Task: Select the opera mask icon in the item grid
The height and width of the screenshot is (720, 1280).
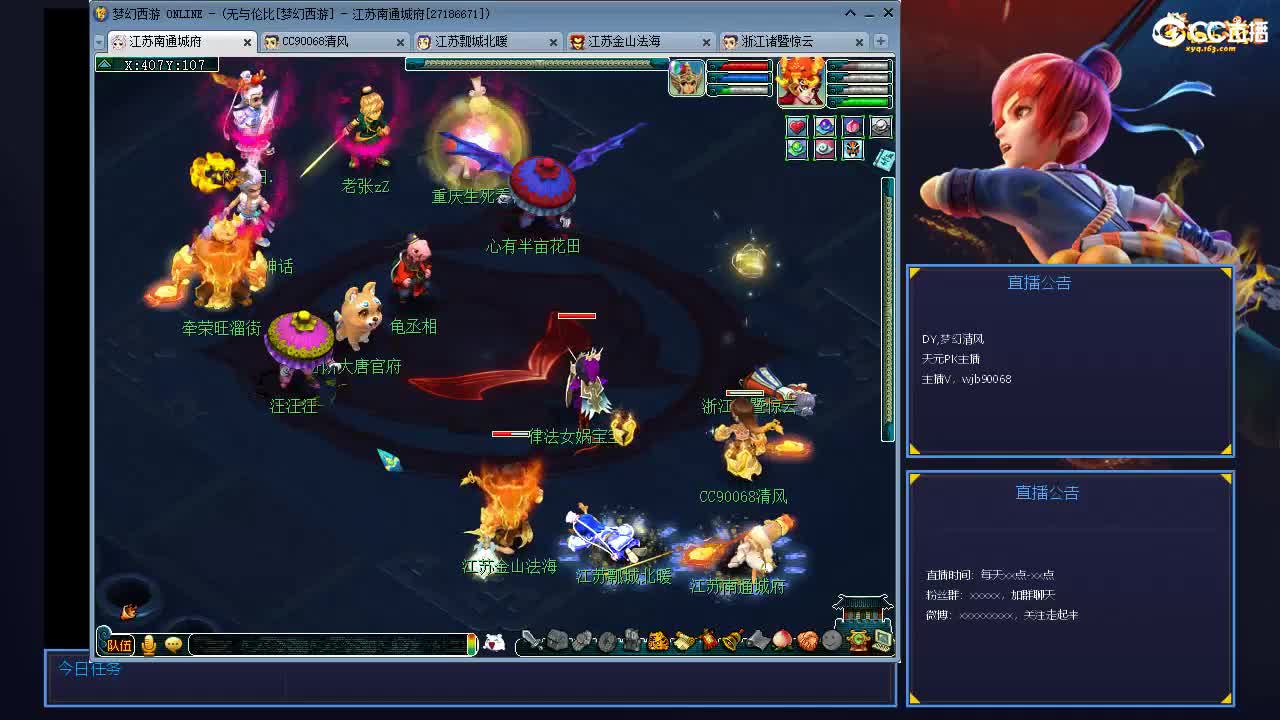Action: pos(852,148)
